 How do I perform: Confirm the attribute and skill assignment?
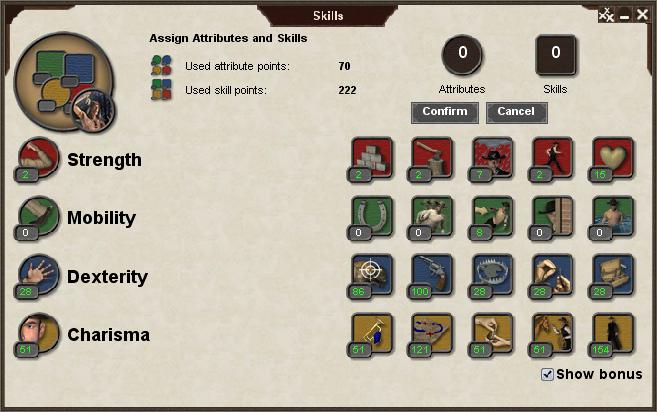444,112
